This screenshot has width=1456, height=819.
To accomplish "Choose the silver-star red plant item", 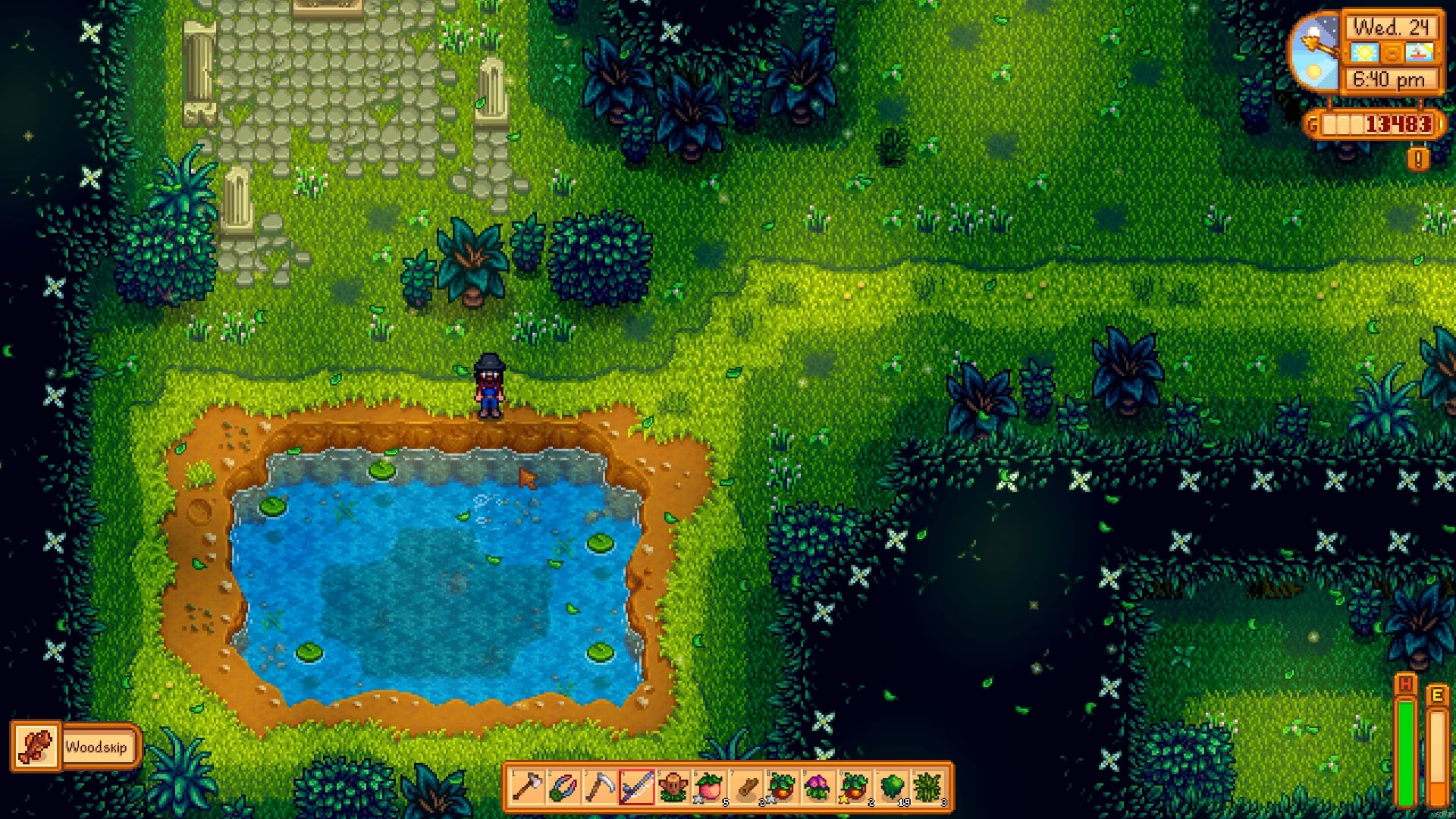I will click(x=782, y=788).
